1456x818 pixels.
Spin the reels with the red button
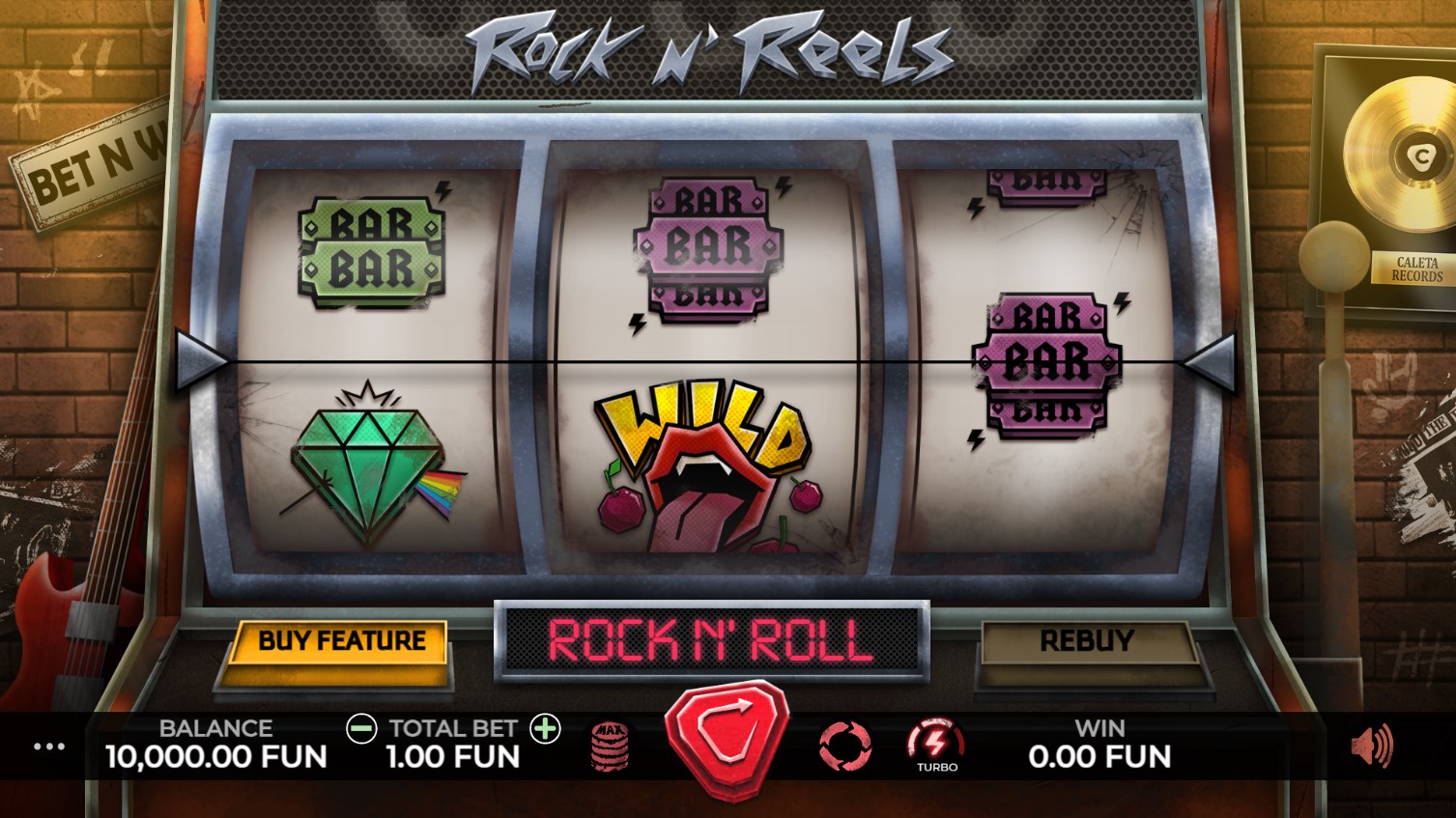point(727,742)
